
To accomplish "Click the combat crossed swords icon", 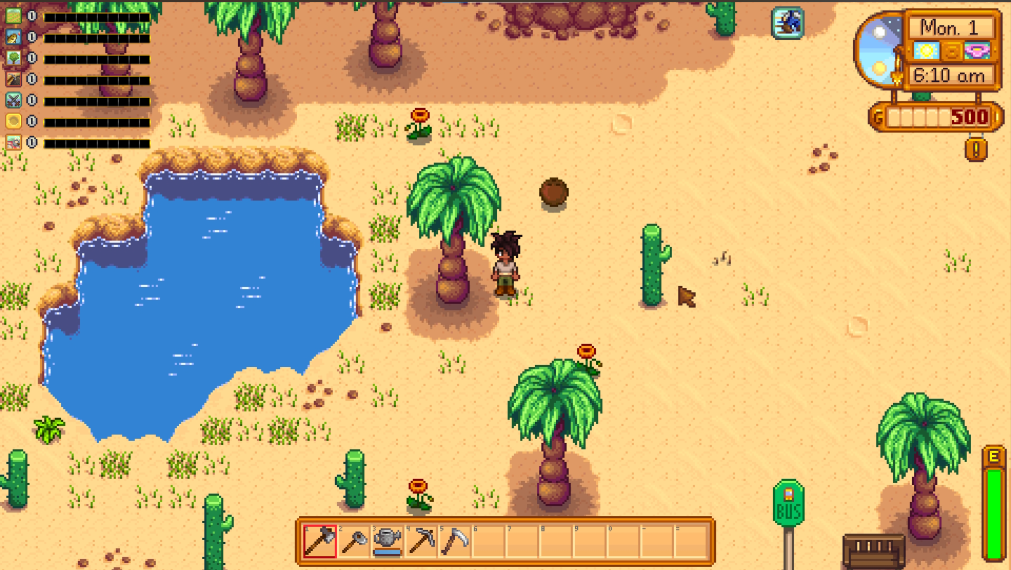I will [x=13, y=100].
